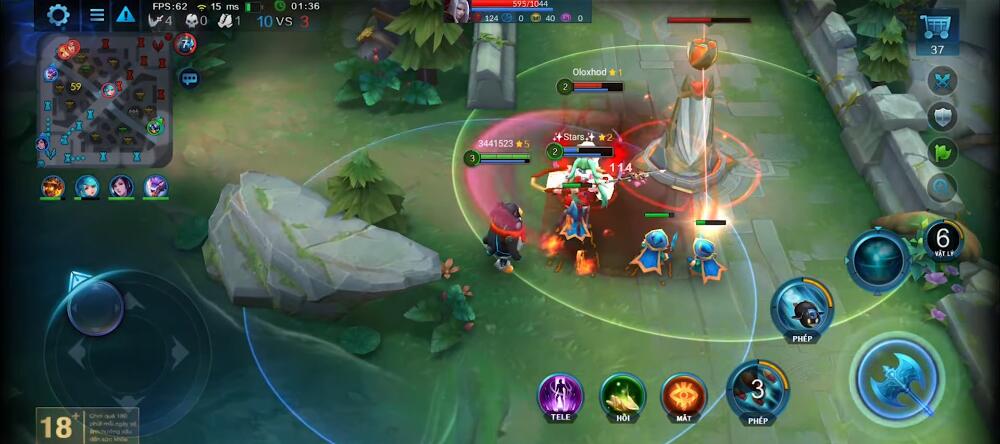The height and width of the screenshot is (444, 1000).
Task: Send the green flag gather signal
Action: pyautogui.click(x=942, y=152)
